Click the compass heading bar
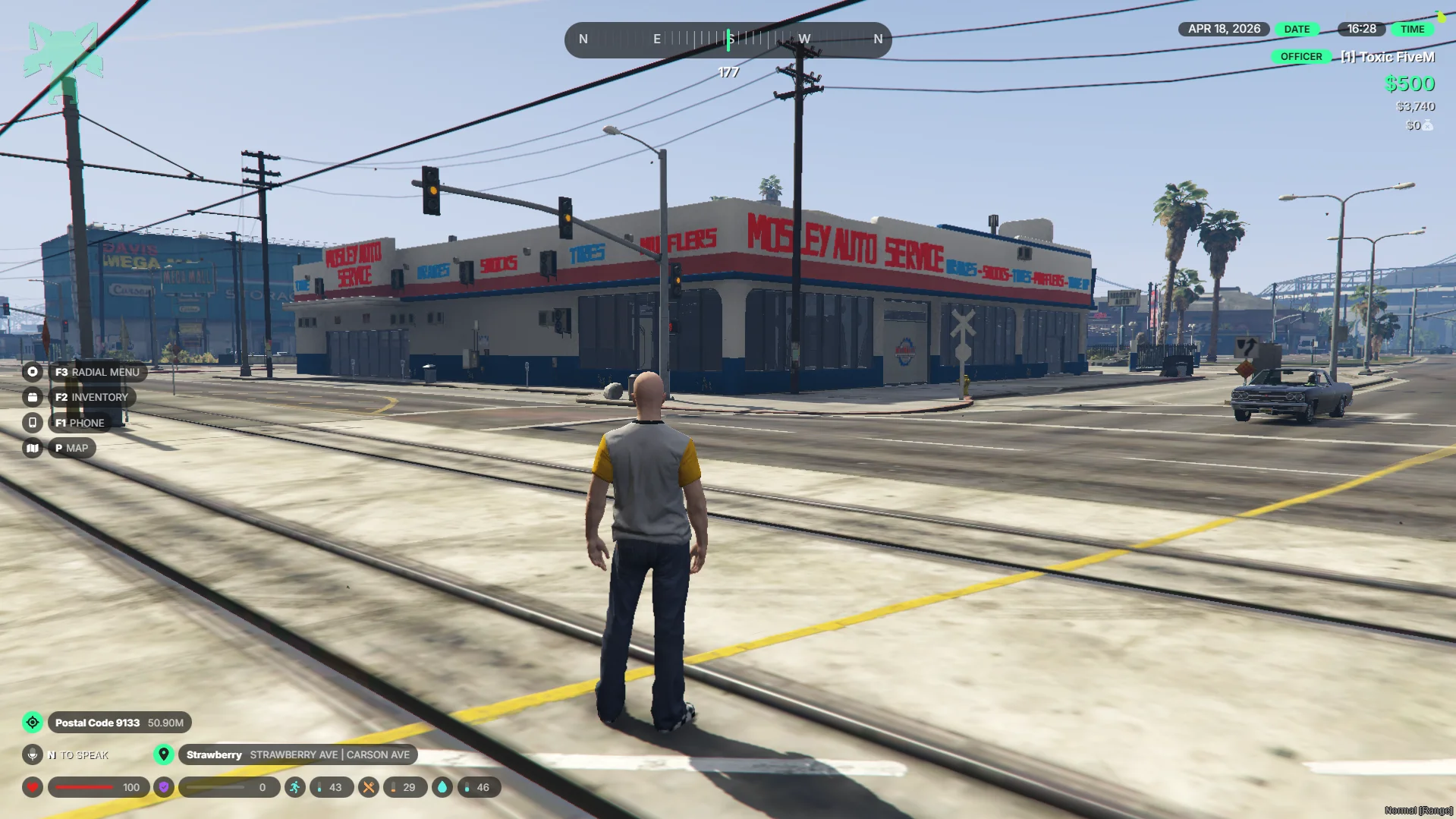This screenshot has height=819, width=1456. [x=728, y=39]
